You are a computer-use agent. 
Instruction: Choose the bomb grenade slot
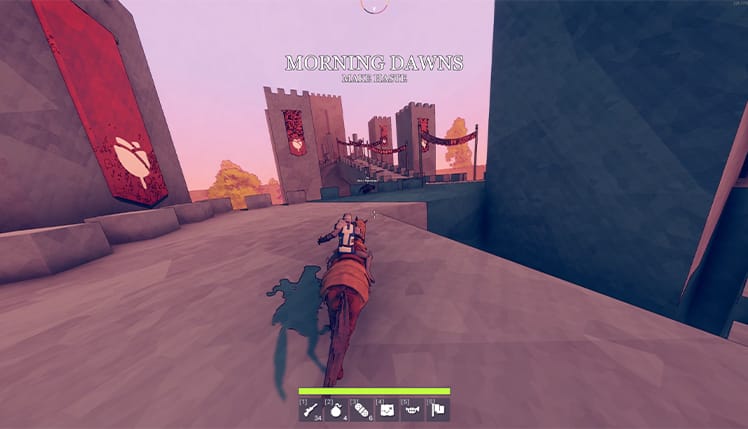tap(336, 409)
